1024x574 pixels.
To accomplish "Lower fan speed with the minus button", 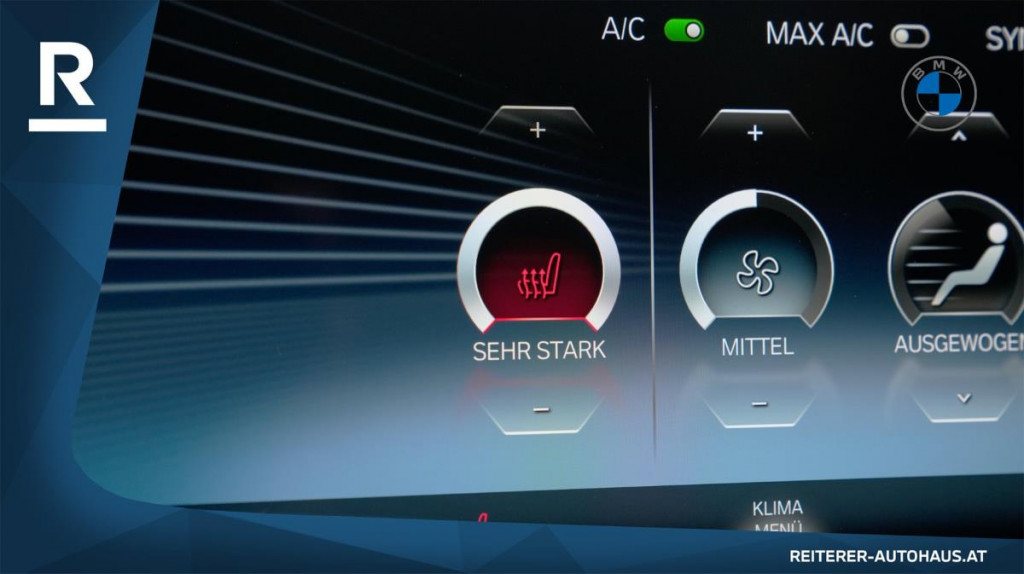I will coord(759,403).
